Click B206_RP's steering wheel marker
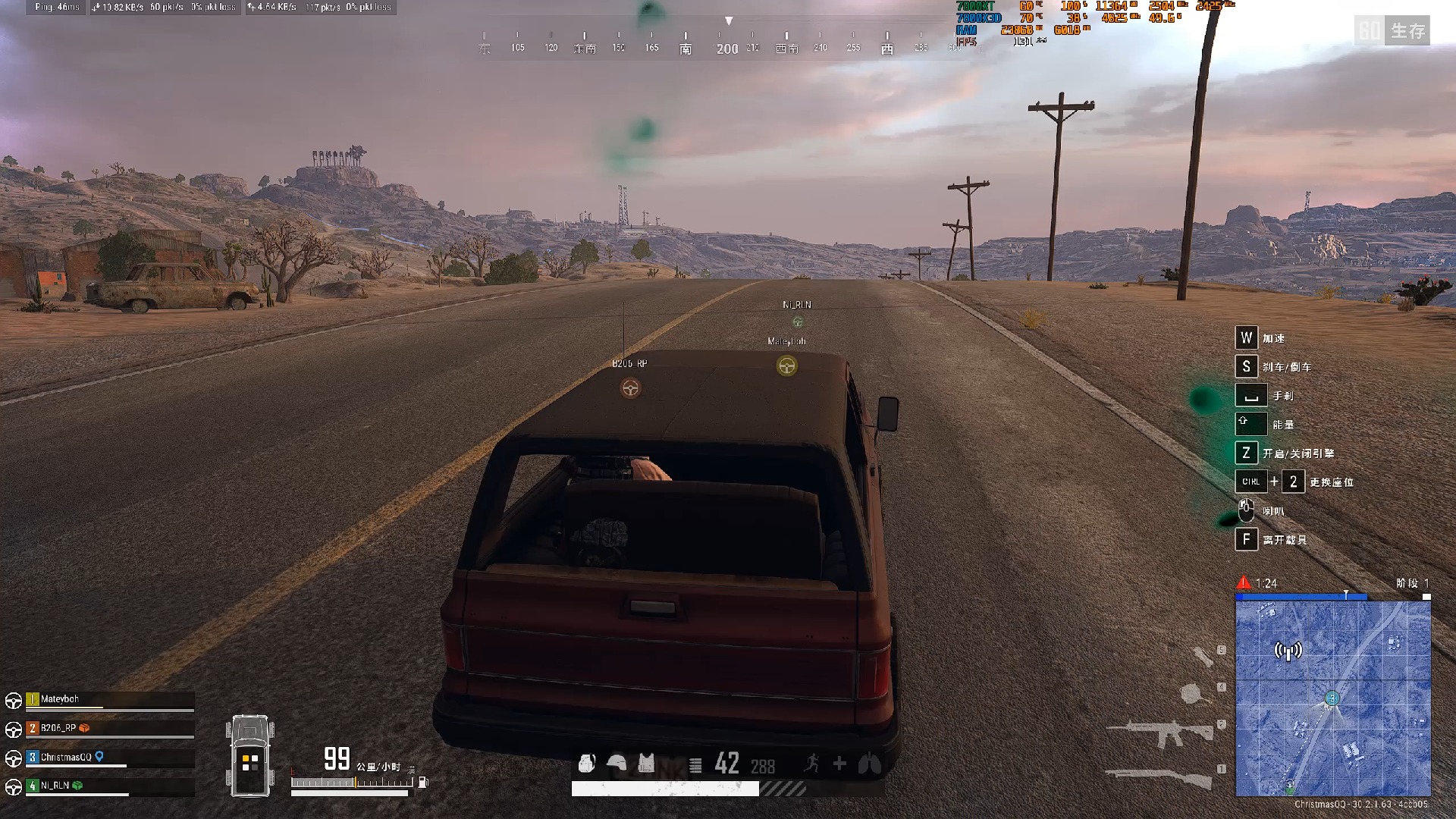1456x819 pixels. [630, 388]
